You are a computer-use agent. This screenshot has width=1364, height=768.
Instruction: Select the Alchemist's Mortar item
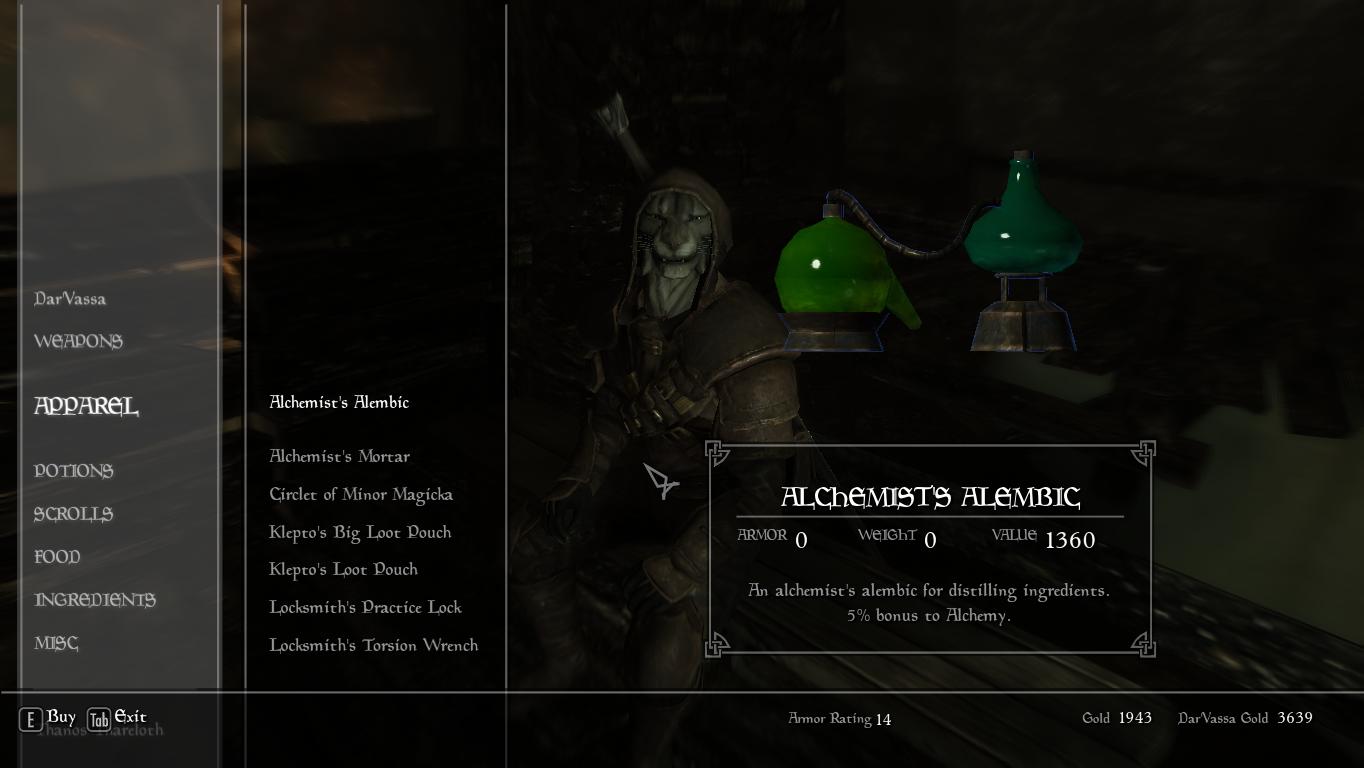pos(339,456)
